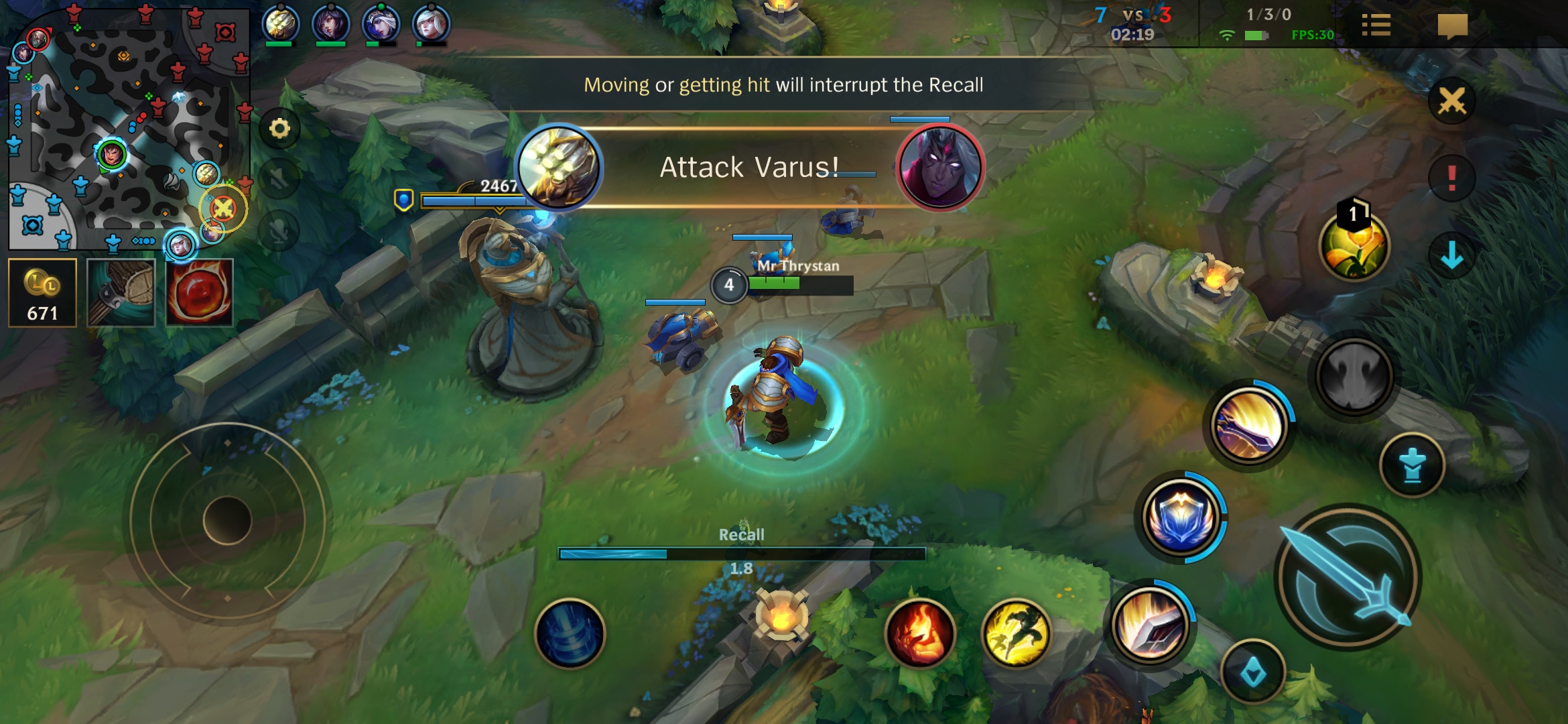Viewport: 1568px width, 724px height.
Task: Buy the recommended red orb item
Action: point(199,293)
